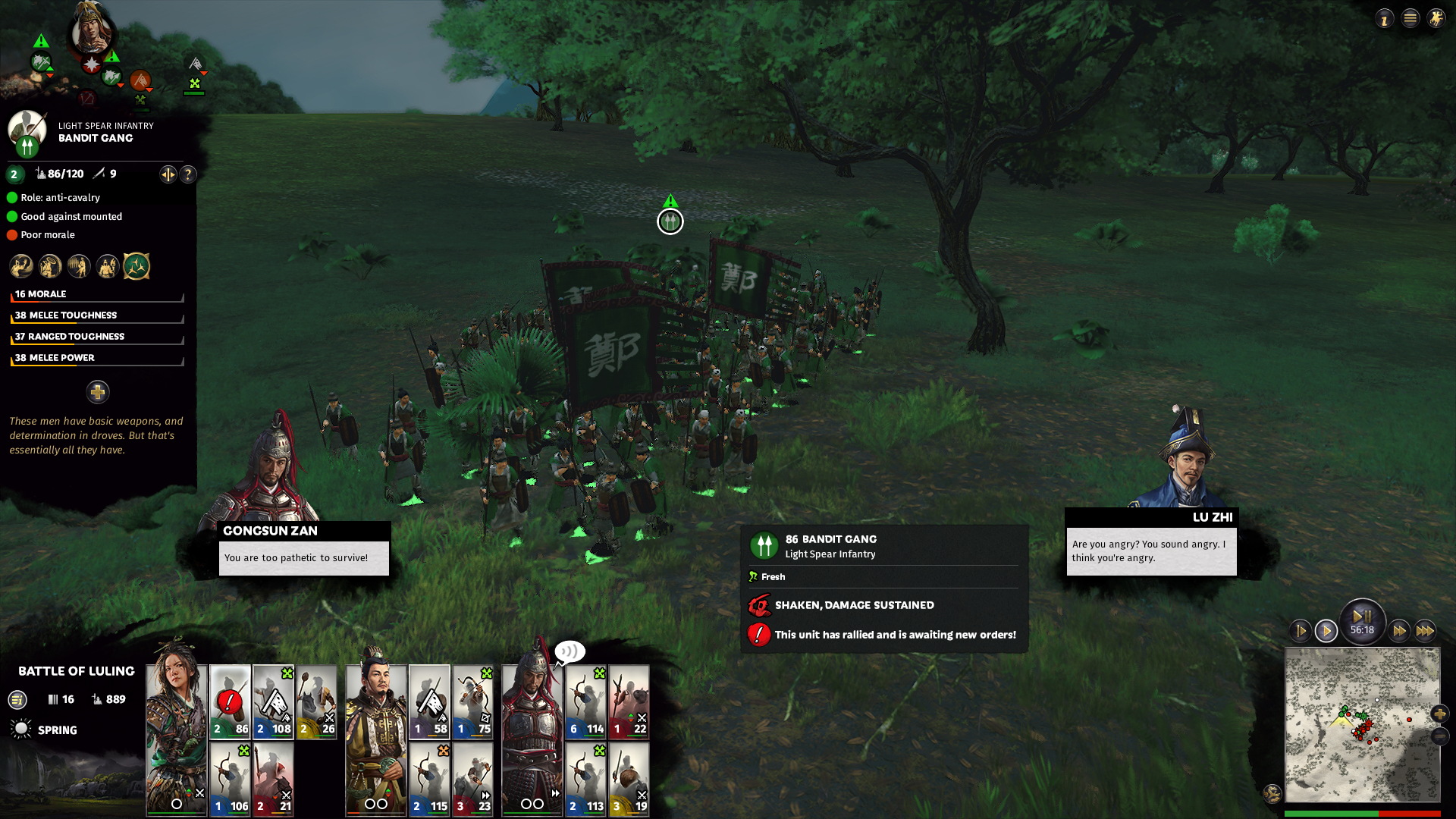Viewport: 1456px width, 819px height.
Task: Zoom out the minimap with minus button
Action: [1439, 736]
